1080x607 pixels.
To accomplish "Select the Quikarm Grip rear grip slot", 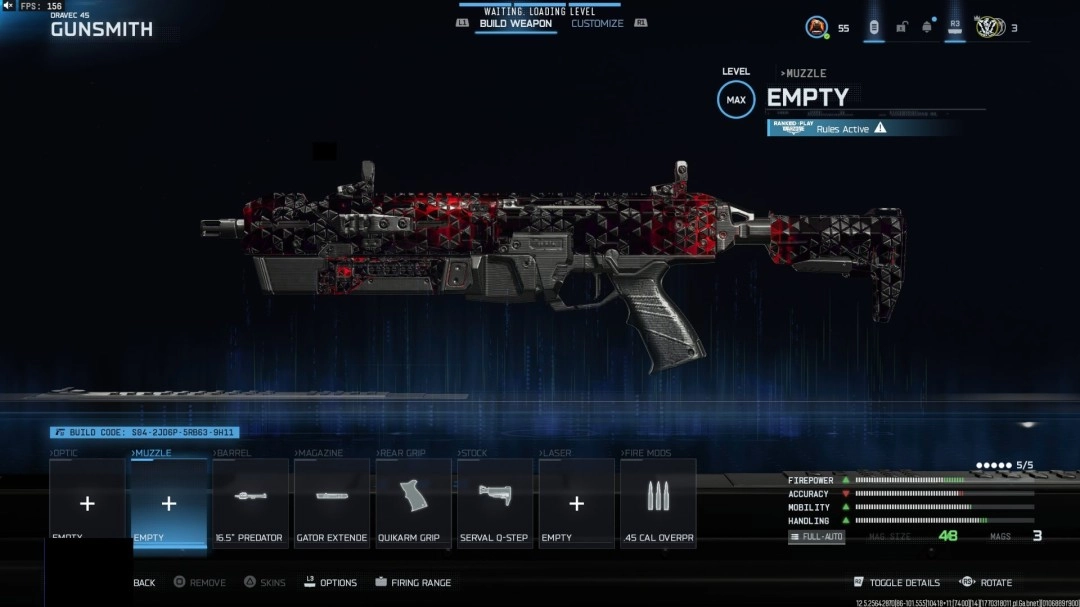I will [413, 503].
